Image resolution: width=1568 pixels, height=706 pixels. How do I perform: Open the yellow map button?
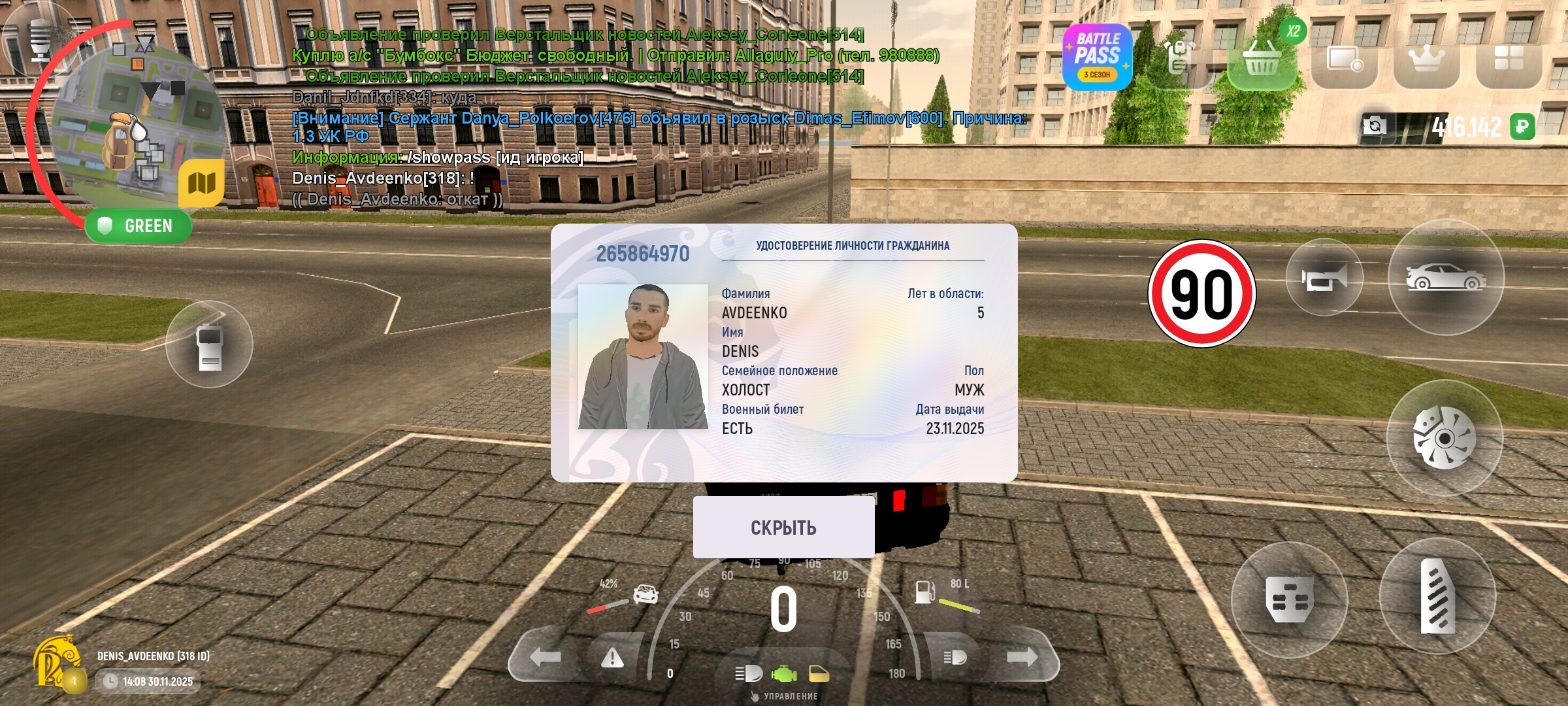tap(201, 183)
